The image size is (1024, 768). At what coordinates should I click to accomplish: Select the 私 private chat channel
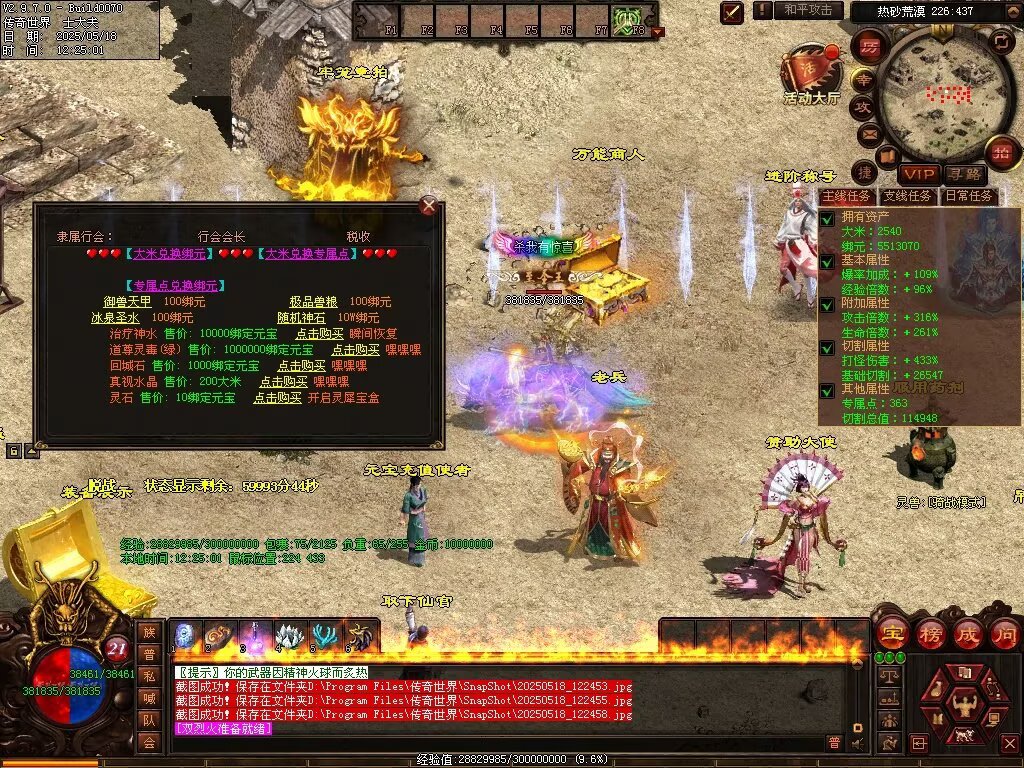click(x=149, y=676)
